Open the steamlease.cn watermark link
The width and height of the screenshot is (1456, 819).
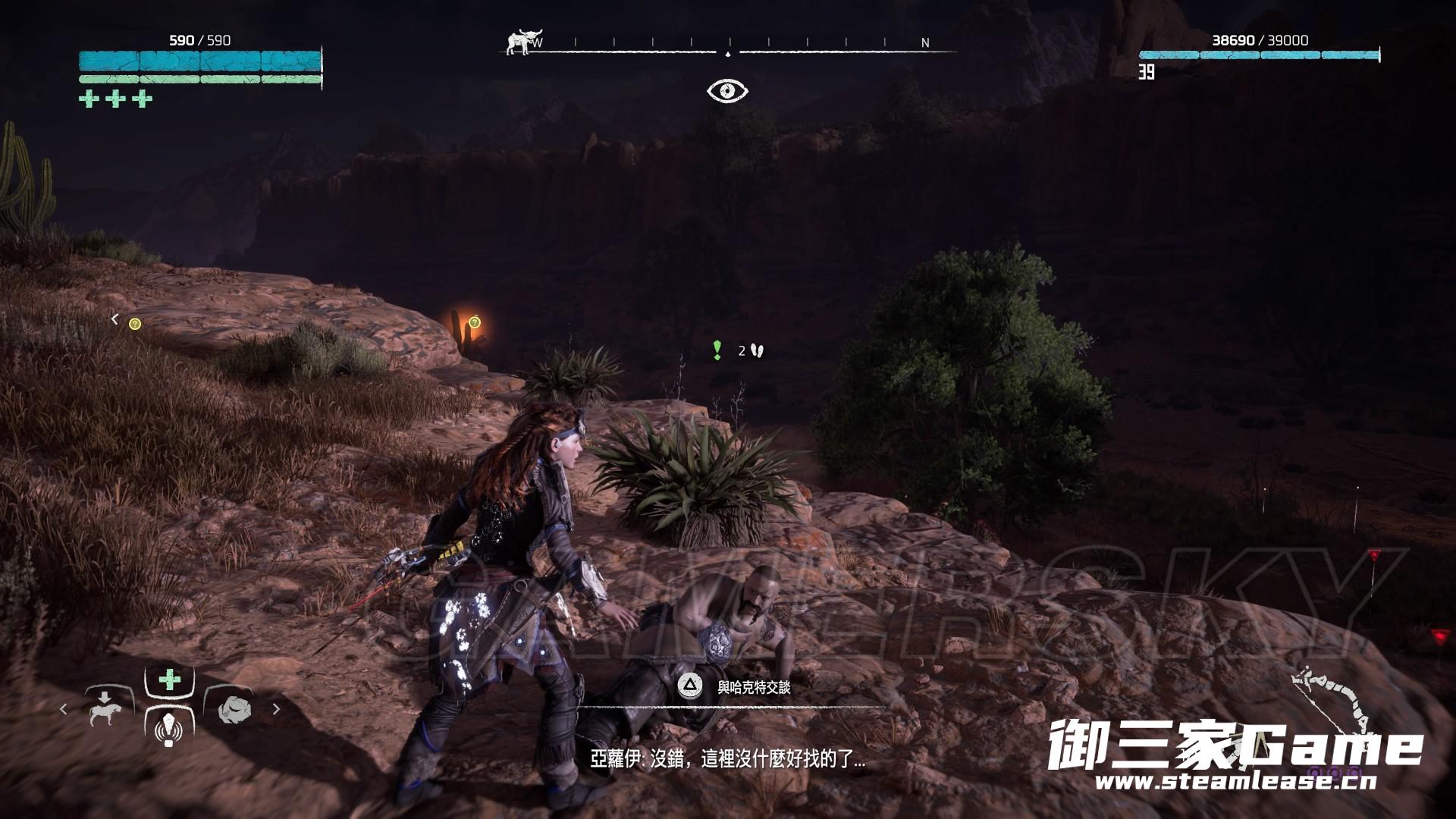(1235, 781)
